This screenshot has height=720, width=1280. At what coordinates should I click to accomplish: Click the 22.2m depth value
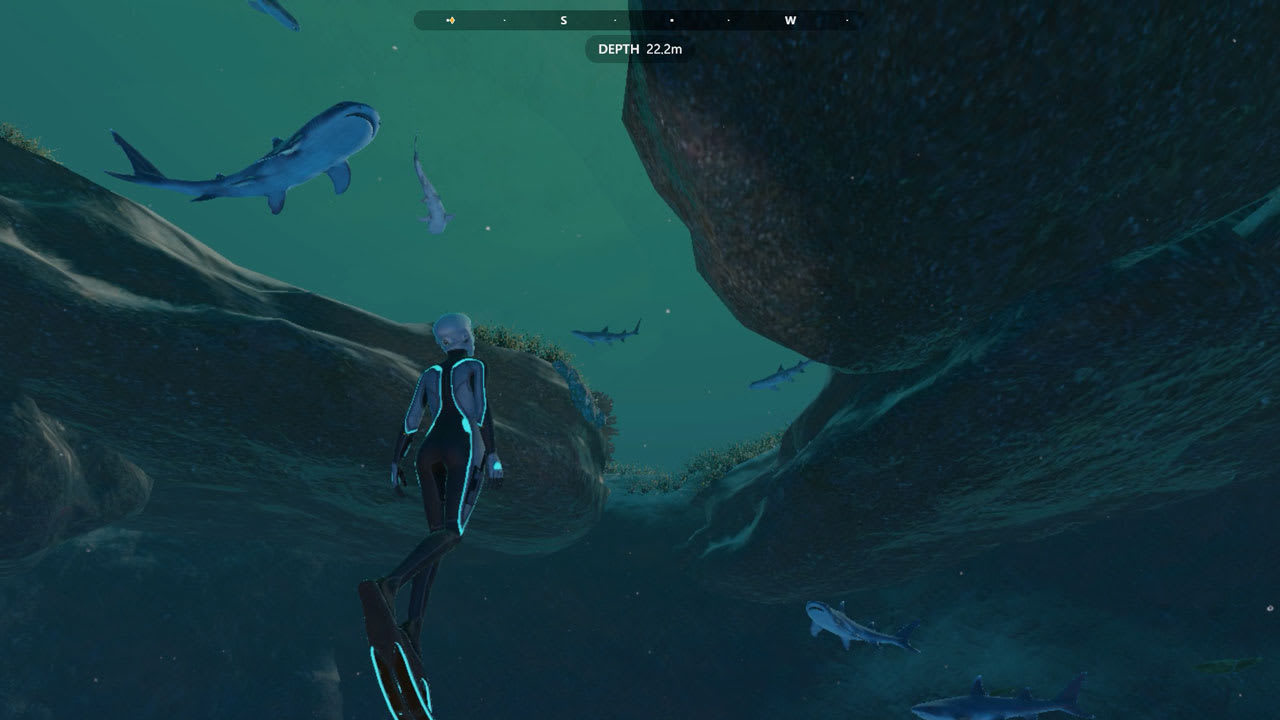click(664, 48)
